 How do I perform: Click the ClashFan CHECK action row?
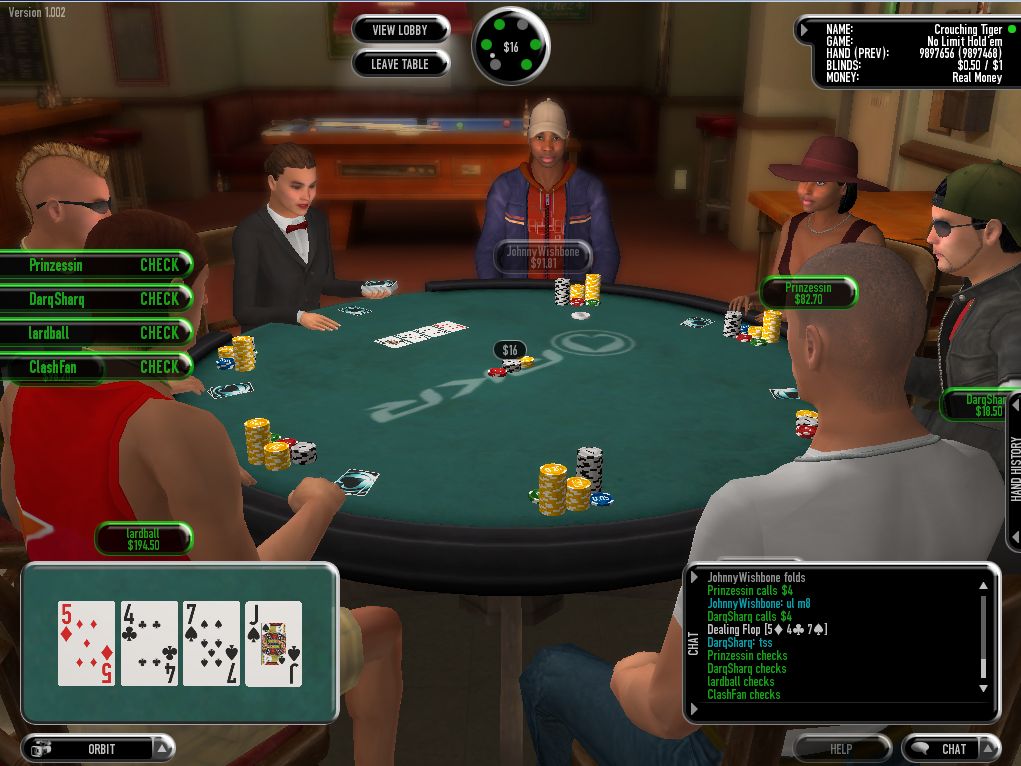click(95, 367)
